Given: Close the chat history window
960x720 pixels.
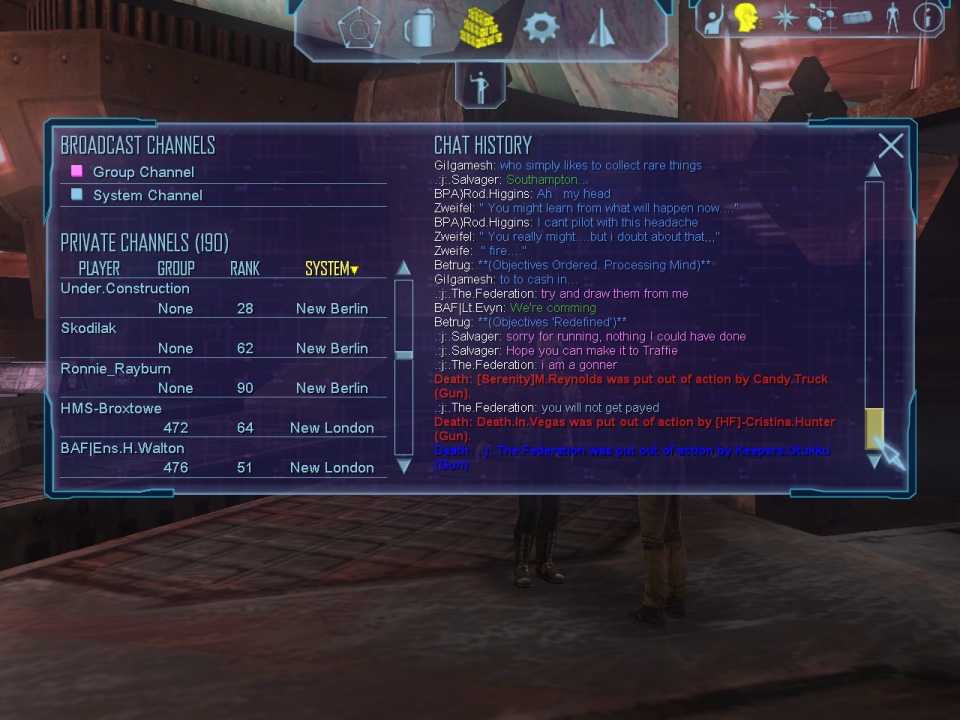Looking at the screenshot, I should (x=890, y=146).
